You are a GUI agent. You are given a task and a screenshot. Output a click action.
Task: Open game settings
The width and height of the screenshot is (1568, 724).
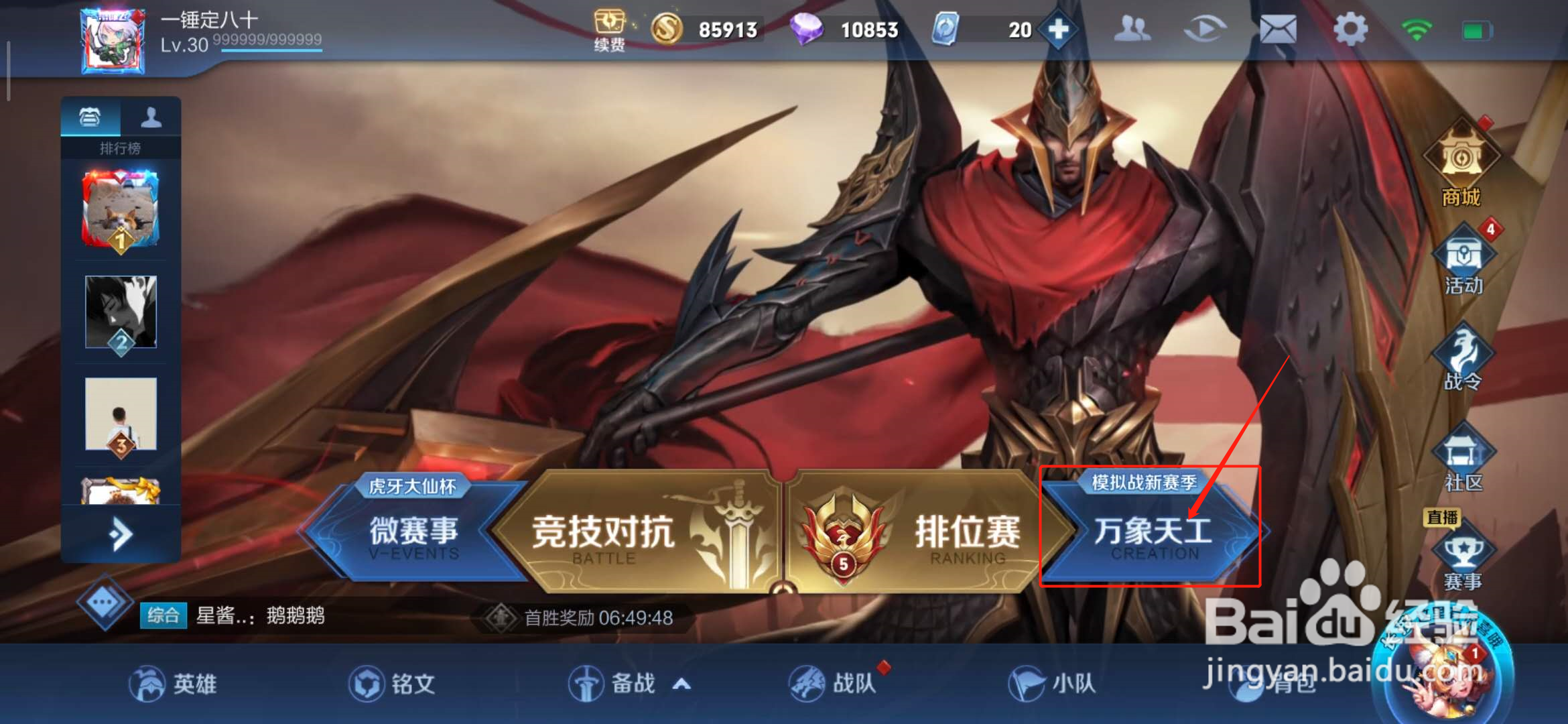pyautogui.click(x=1350, y=29)
